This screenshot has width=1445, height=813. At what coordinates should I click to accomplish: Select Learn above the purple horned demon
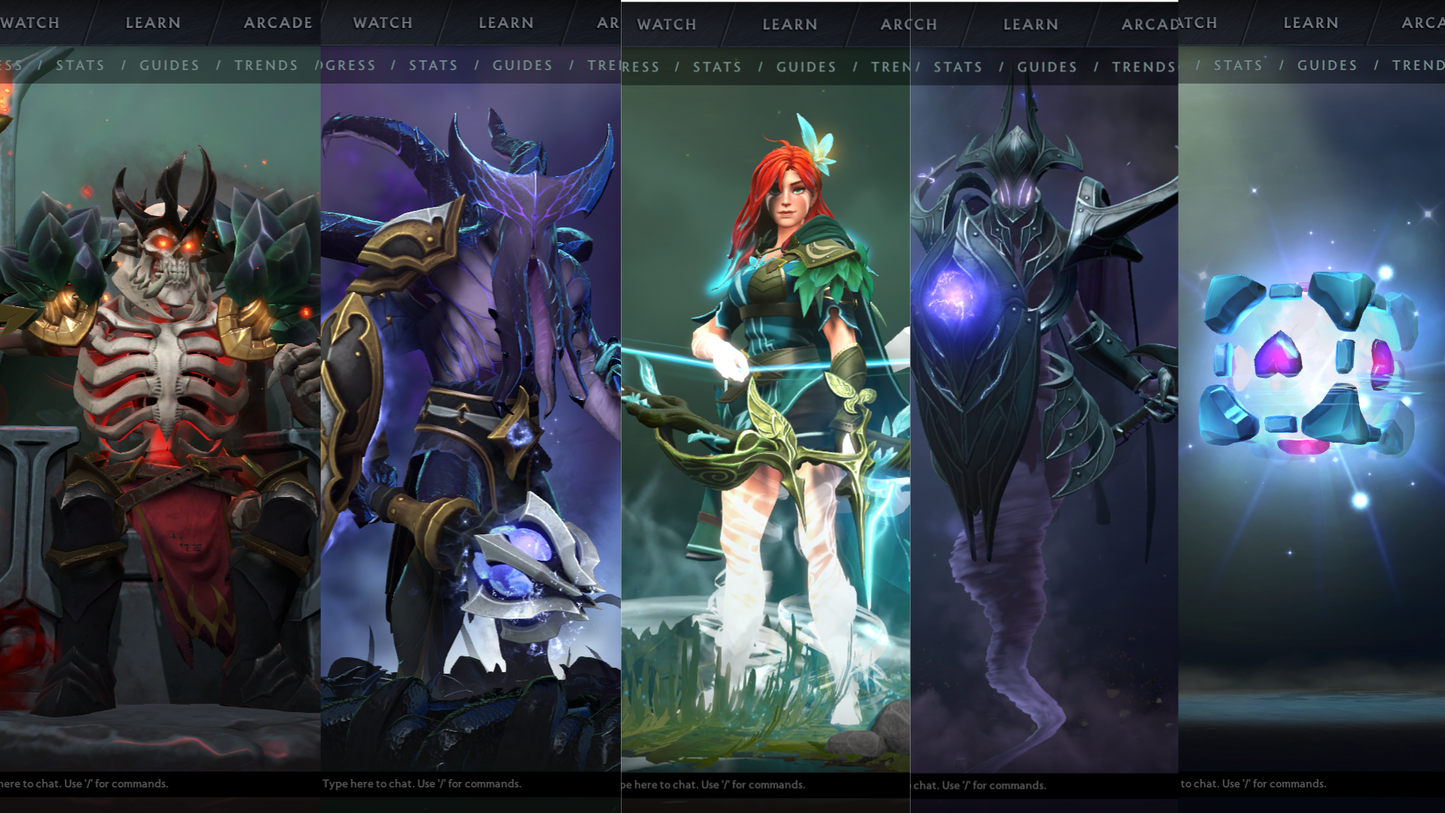point(506,22)
